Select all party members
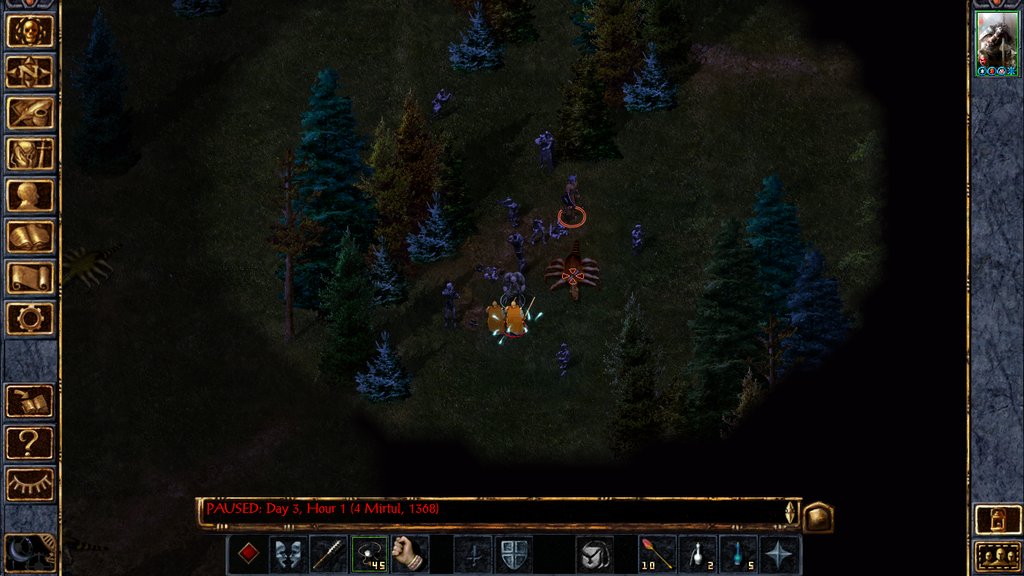Image resolution: width=1024 pixels, height=576 pixels. tap(996, 556)
